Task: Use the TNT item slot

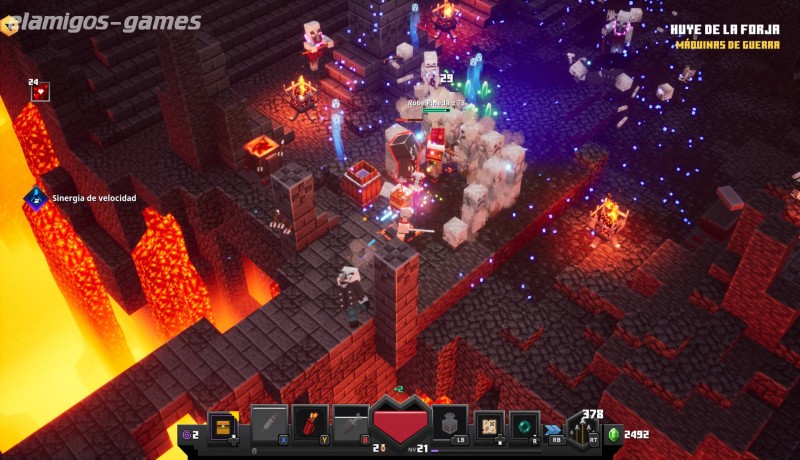Action: pos(449,423)
